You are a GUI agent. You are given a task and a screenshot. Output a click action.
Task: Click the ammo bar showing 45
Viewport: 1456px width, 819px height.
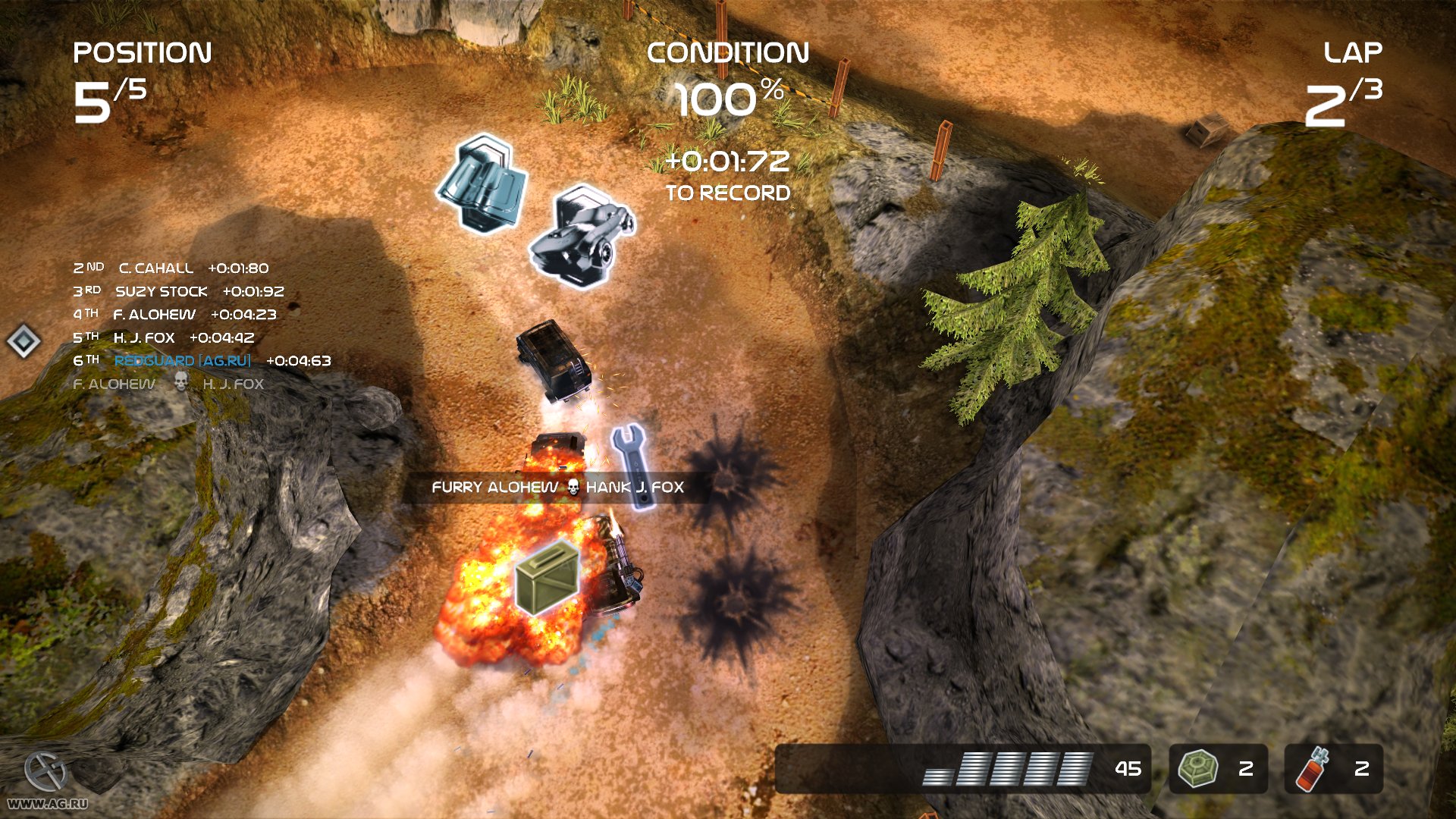1024,768
